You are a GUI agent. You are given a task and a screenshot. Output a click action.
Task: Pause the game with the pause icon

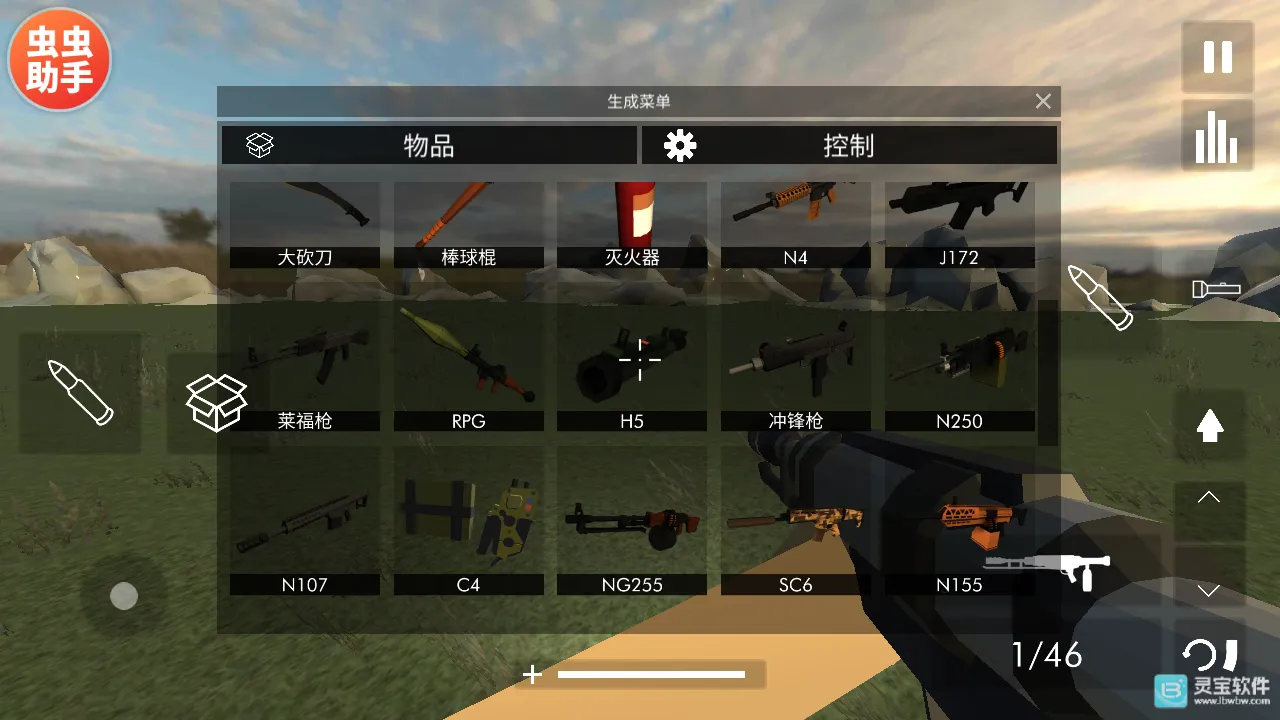(1216, 58)
